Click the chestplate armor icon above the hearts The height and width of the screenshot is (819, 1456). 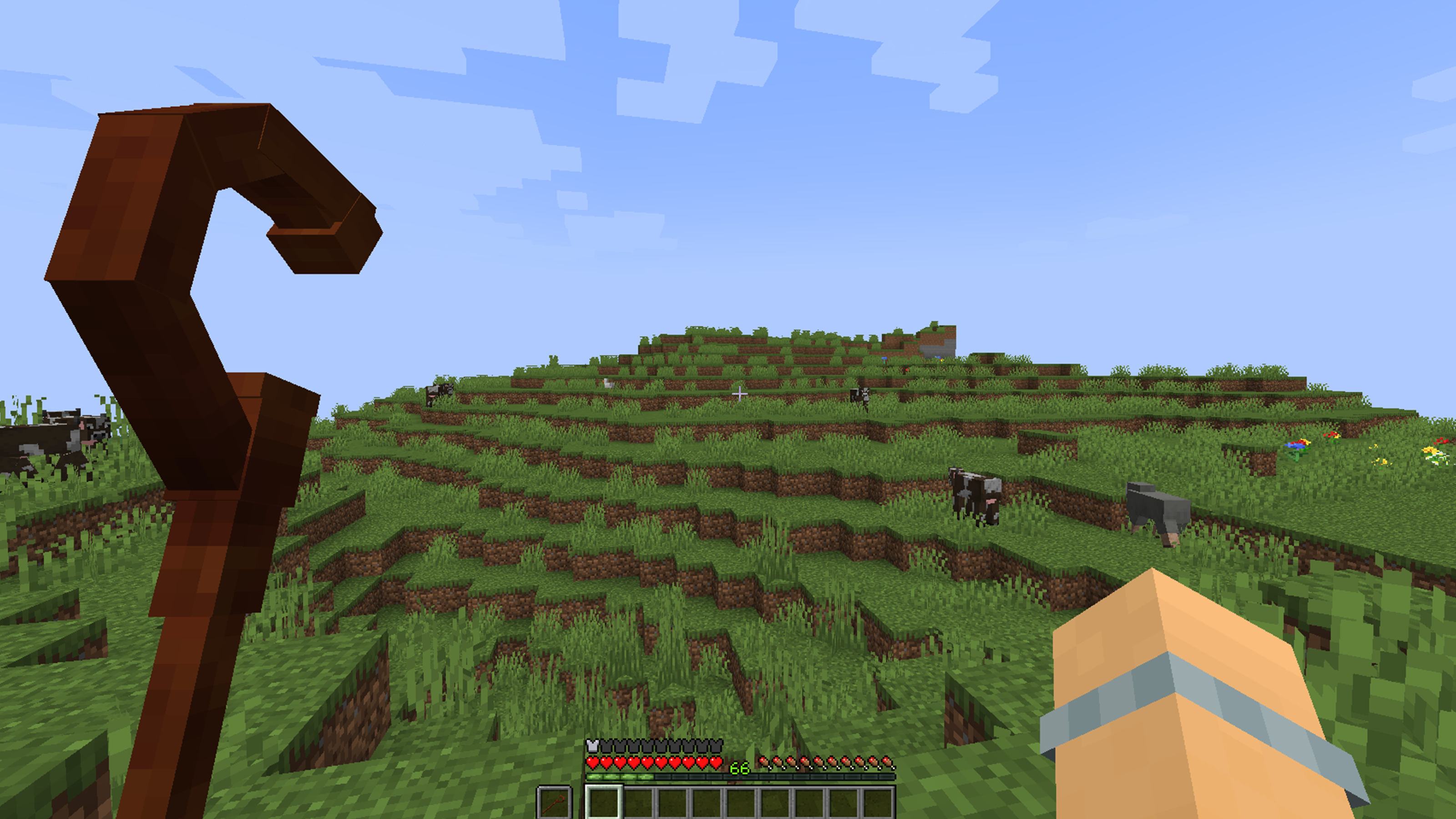pos(592,746)
